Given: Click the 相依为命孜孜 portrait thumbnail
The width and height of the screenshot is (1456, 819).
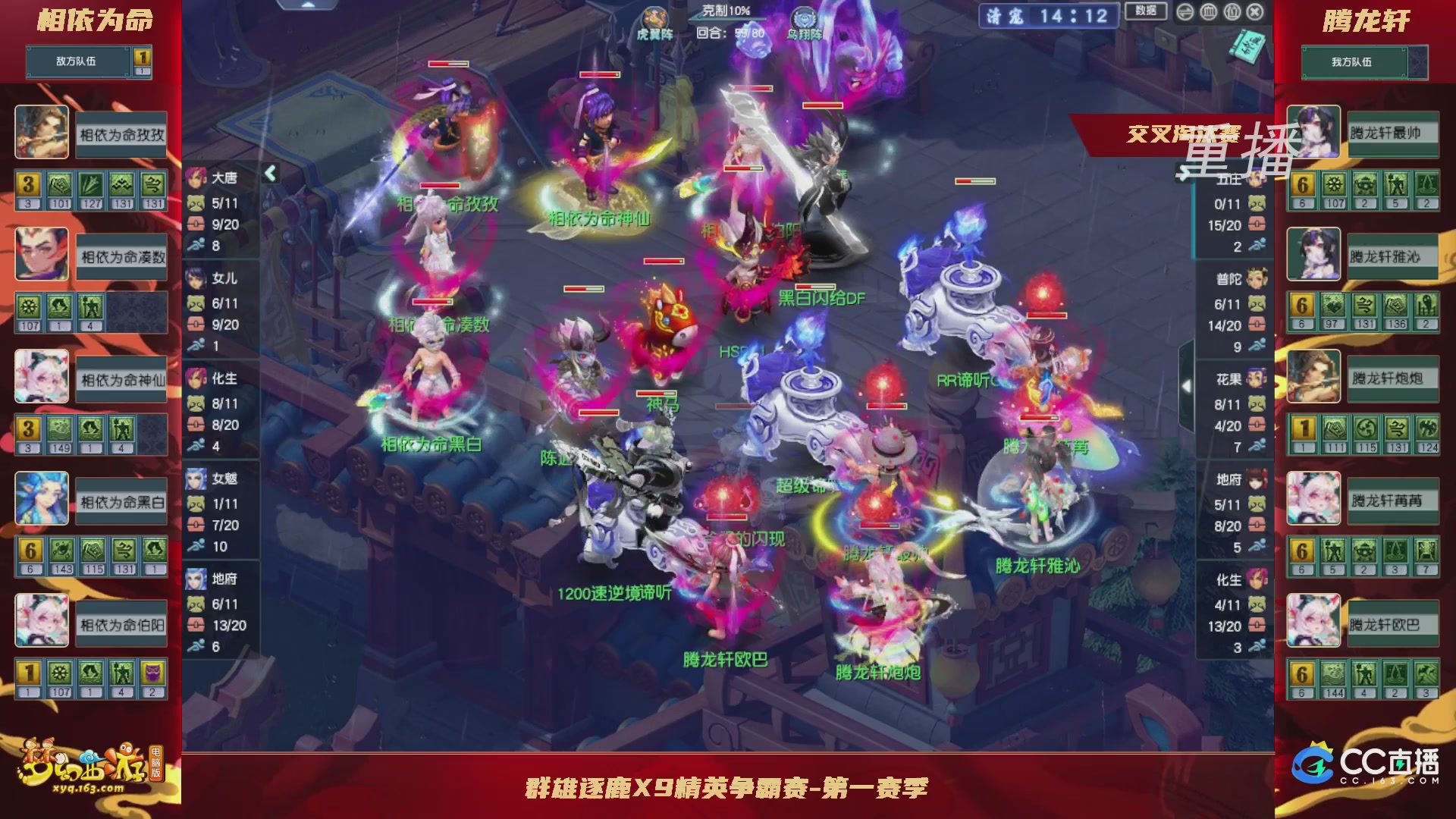Looking at the screenshot, I should (x=42, y=130).
